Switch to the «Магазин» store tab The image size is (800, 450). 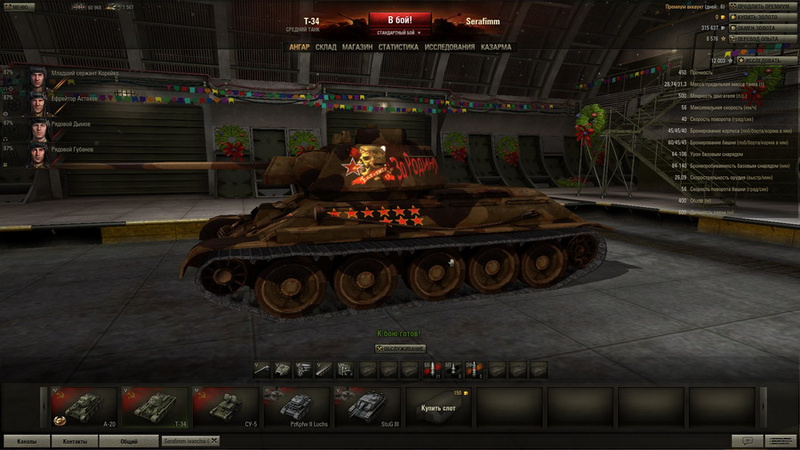click(x=357, y=47)
